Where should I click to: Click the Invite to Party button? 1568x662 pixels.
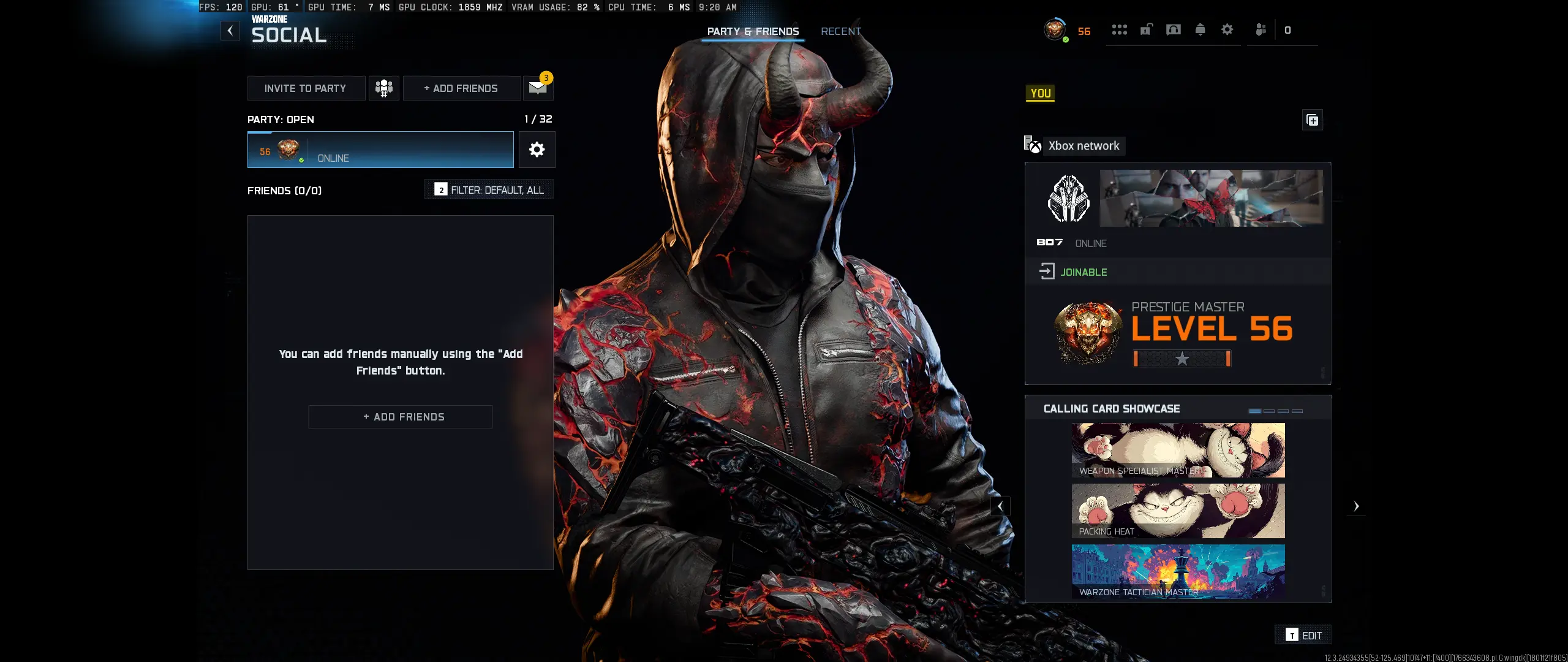coord(306,88)
